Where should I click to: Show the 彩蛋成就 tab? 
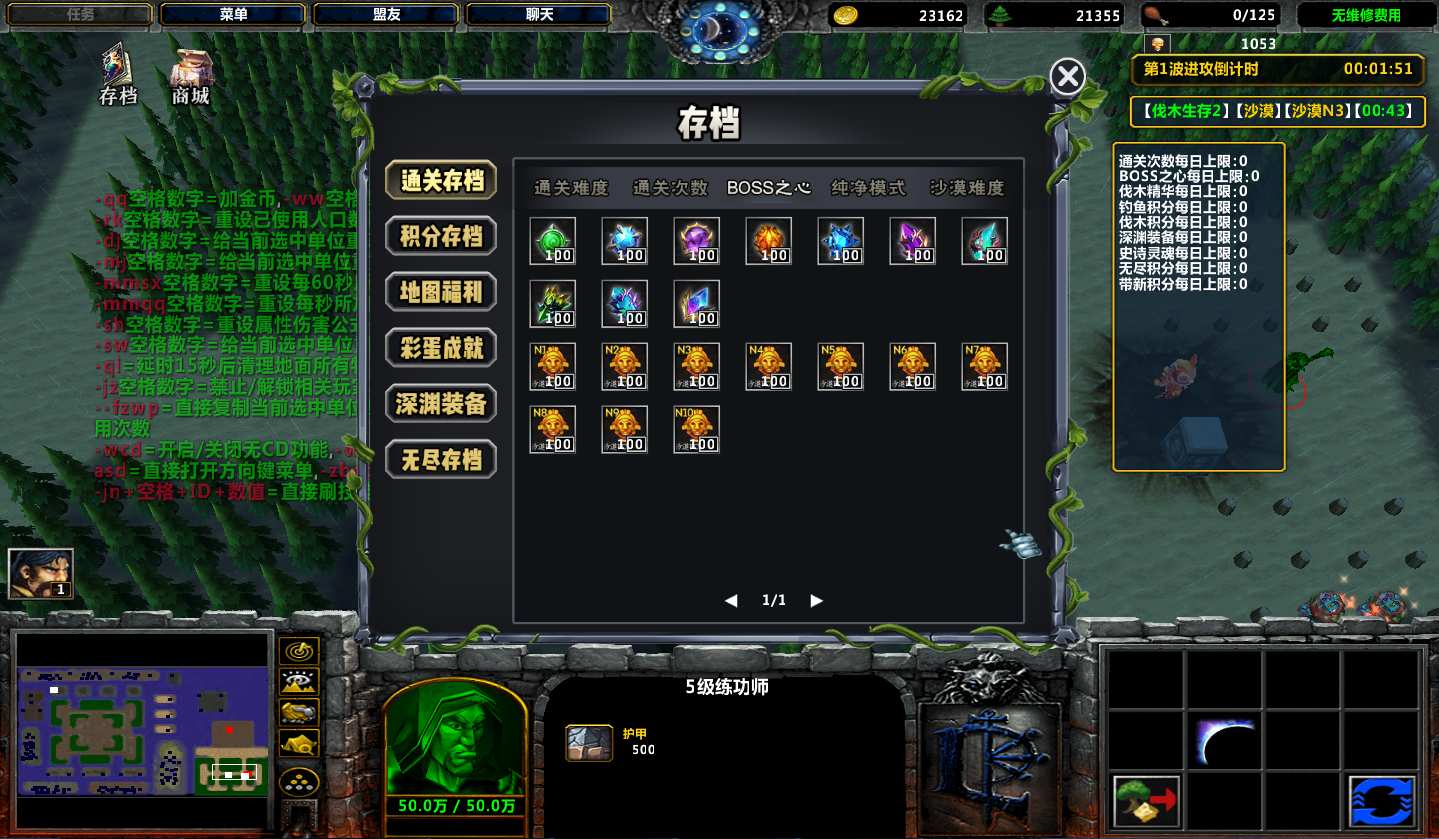coord(441,348)
